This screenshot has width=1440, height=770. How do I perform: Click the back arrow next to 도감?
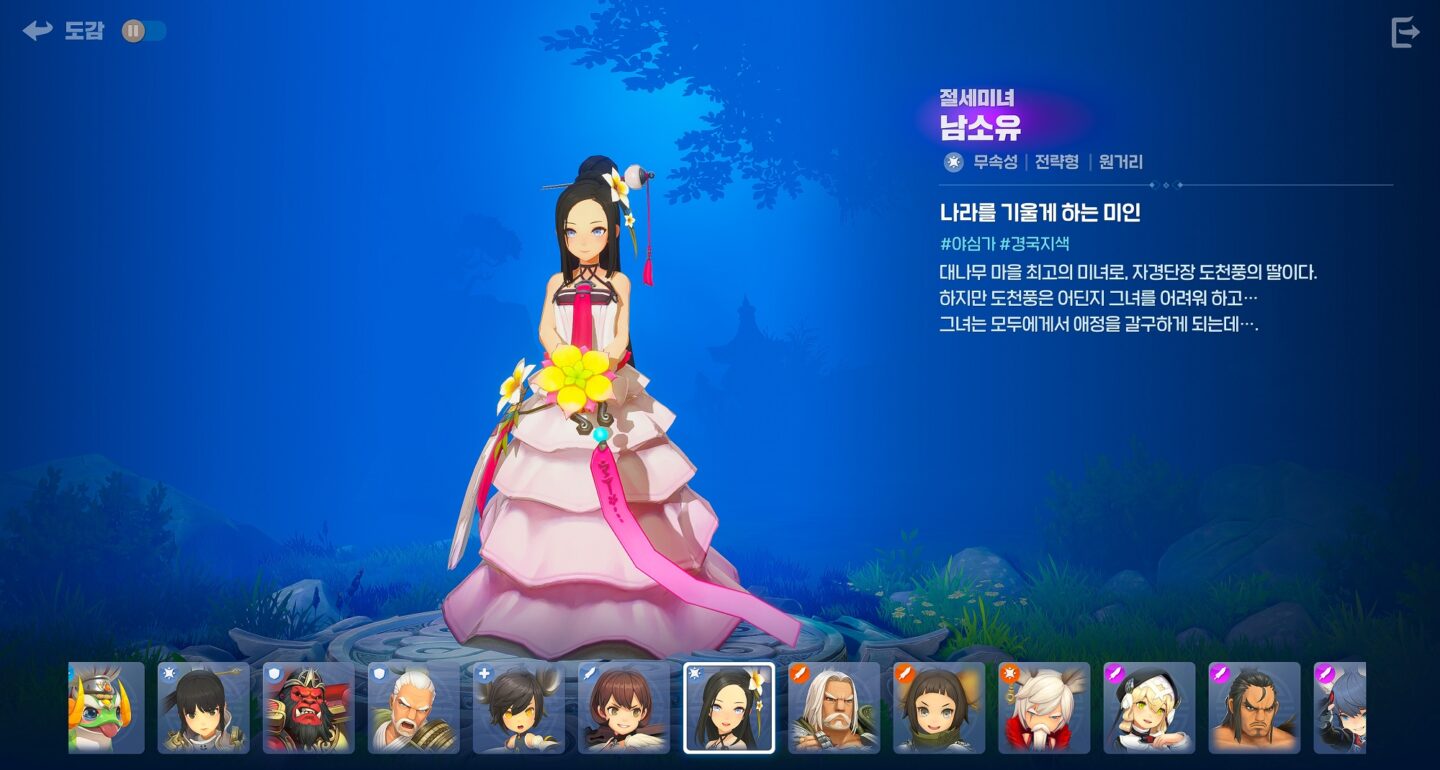click(36, 29)
